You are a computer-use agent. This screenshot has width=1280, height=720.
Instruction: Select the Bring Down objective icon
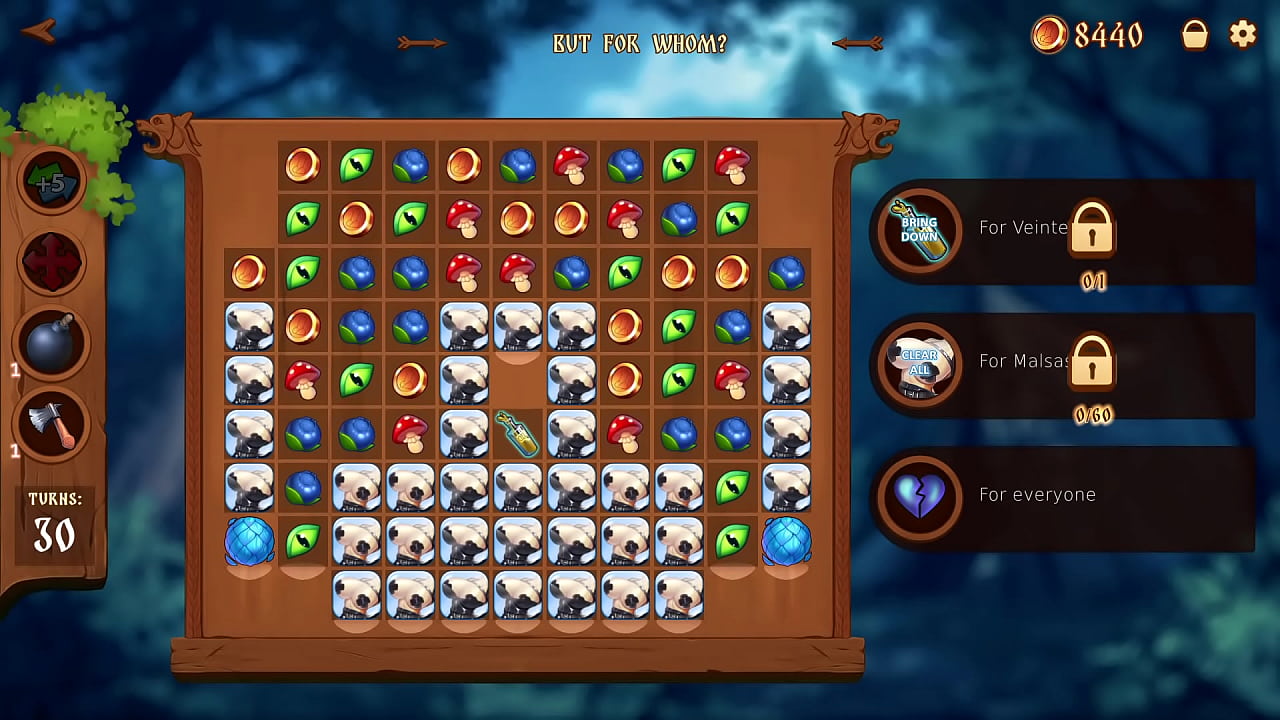click(x=920, y=230)
